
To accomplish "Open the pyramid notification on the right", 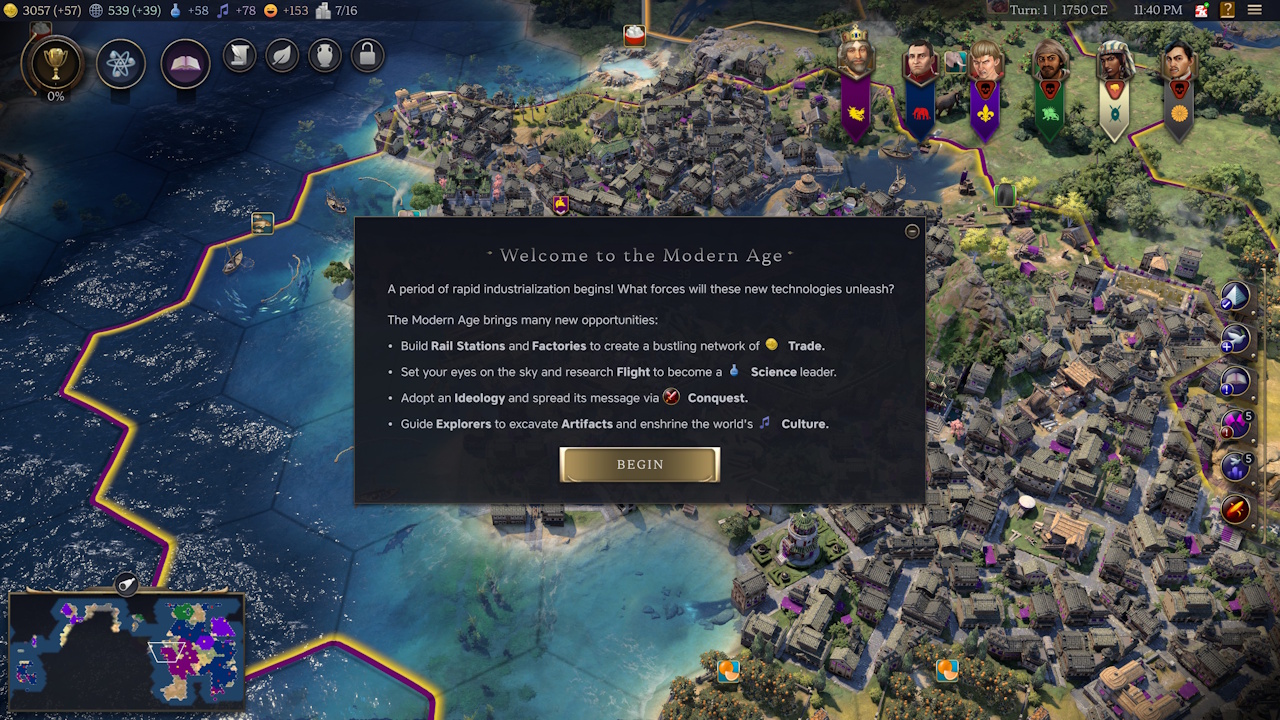I will pos(1236,296).
